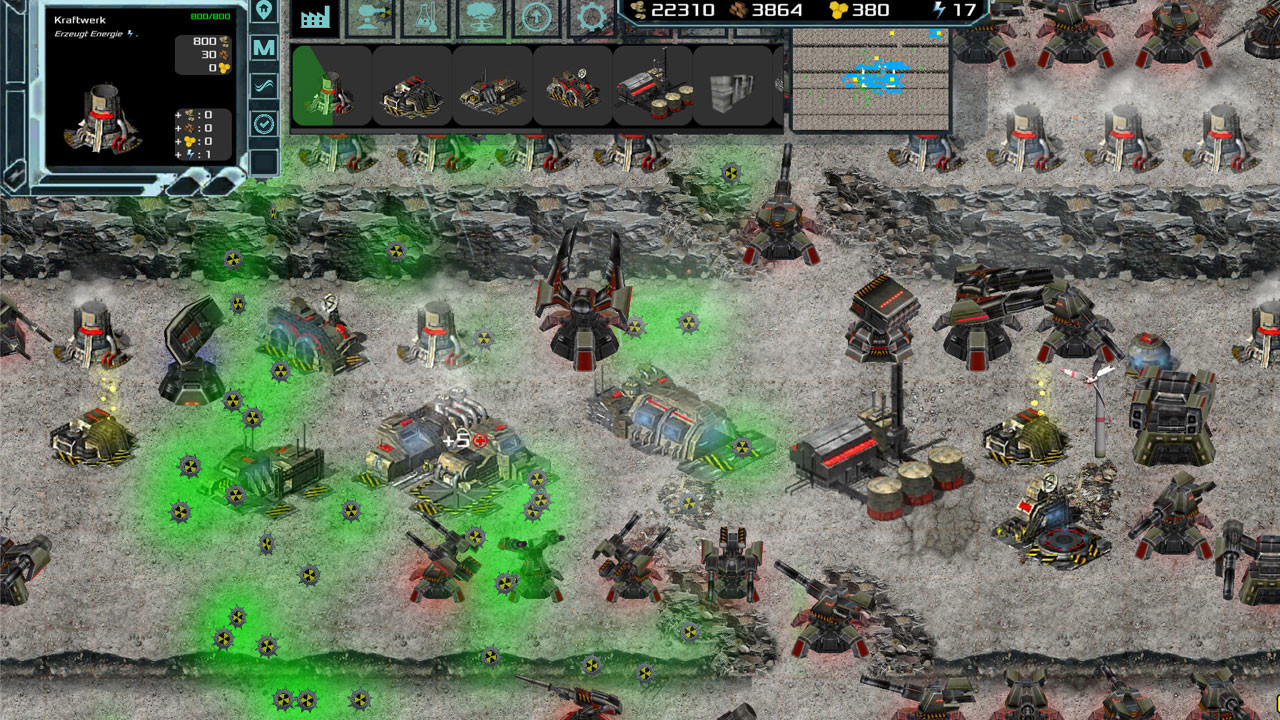Click the M icon in left sidebar
The image size is (1280, 720).
point(262,47)
